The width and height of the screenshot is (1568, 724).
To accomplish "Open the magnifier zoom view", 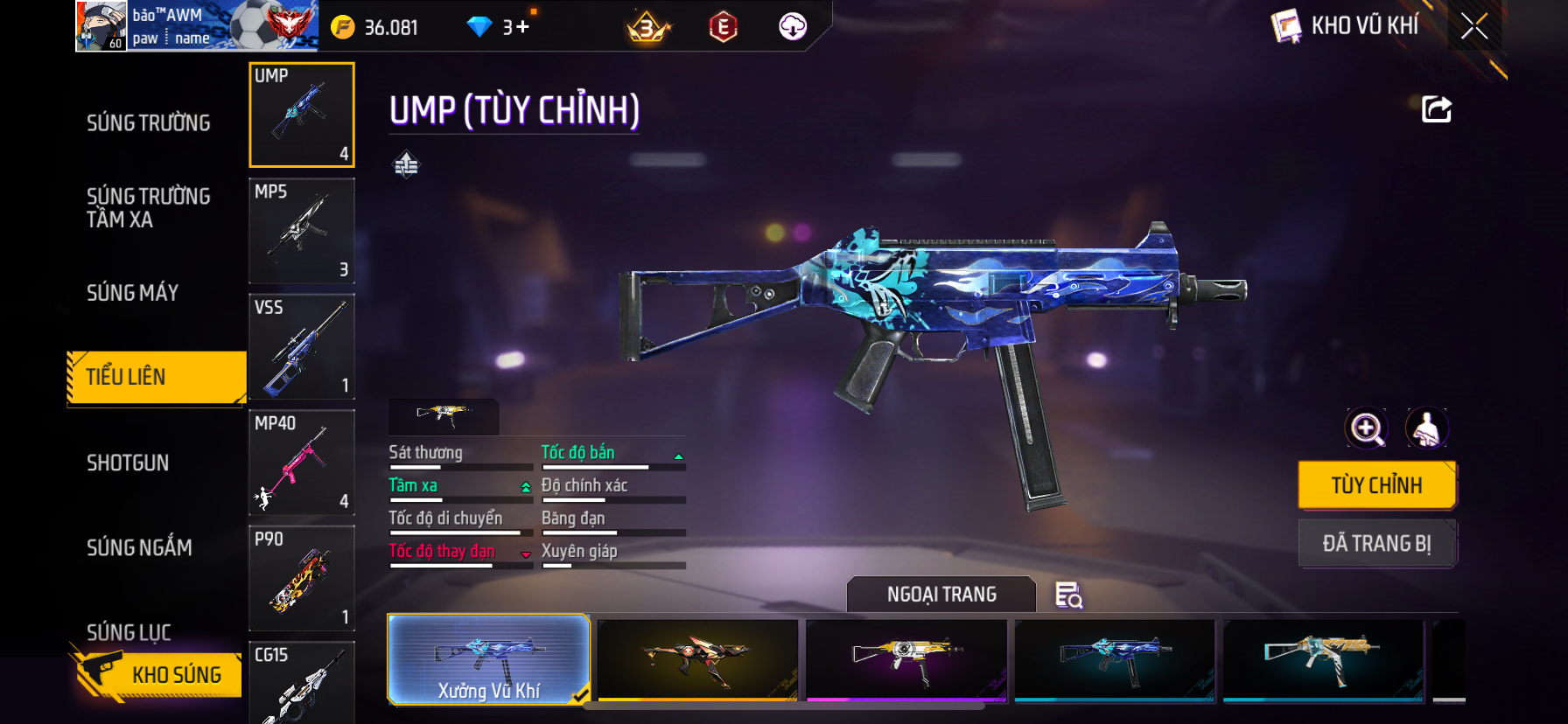I will tap(1366, 428).
